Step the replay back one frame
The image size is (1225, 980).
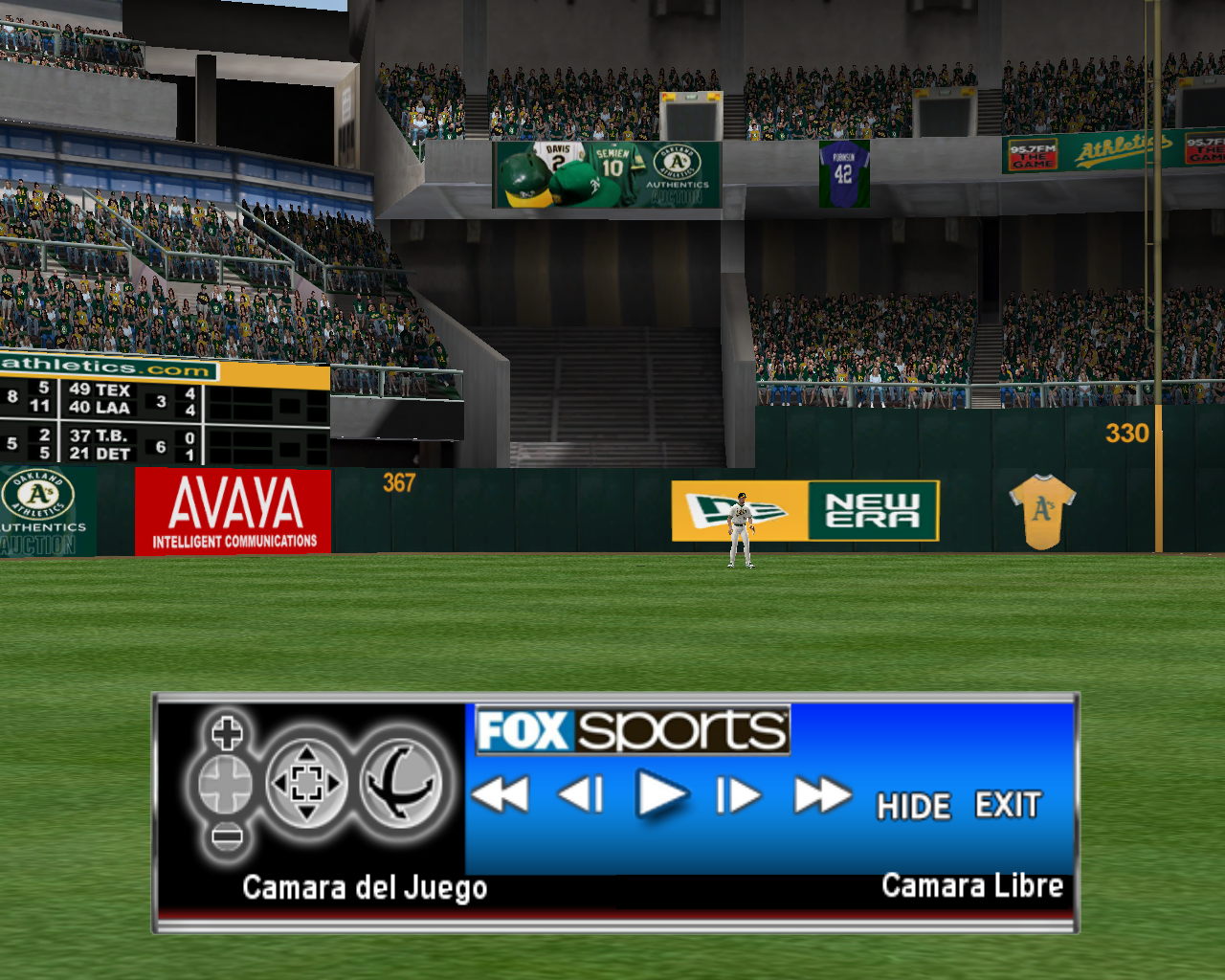[x=581, y=795]
